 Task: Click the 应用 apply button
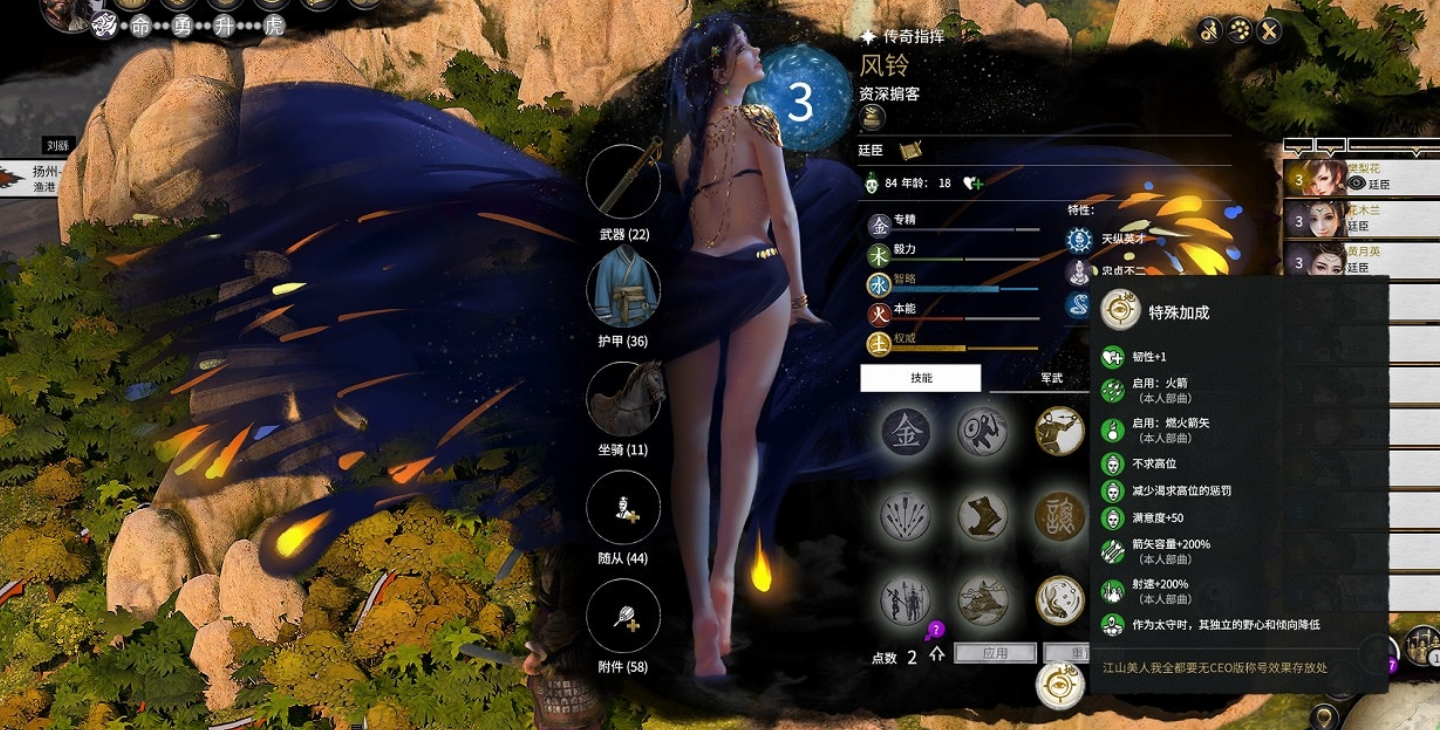pos(995,653)
